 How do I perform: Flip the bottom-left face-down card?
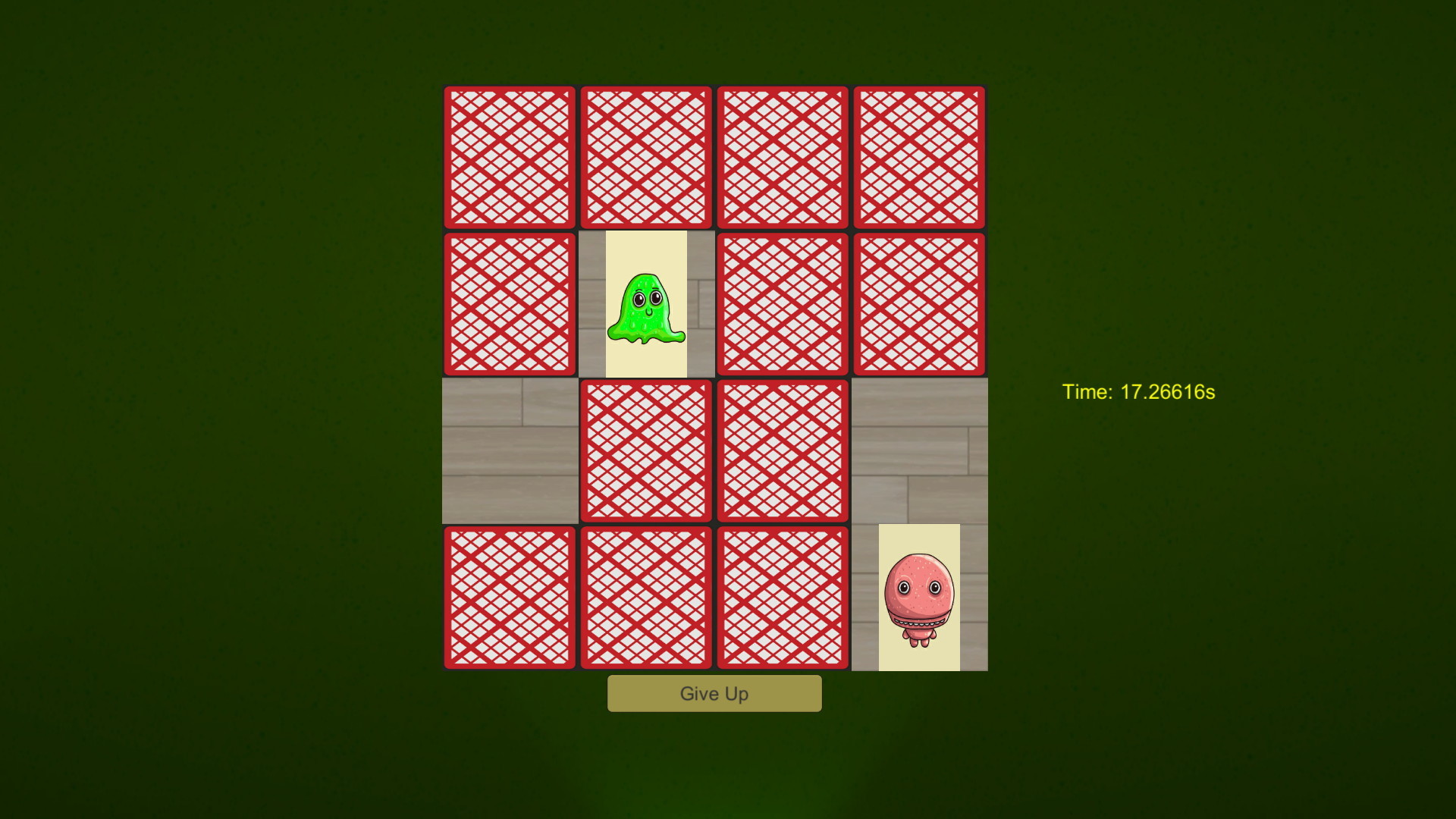point(510,596)
